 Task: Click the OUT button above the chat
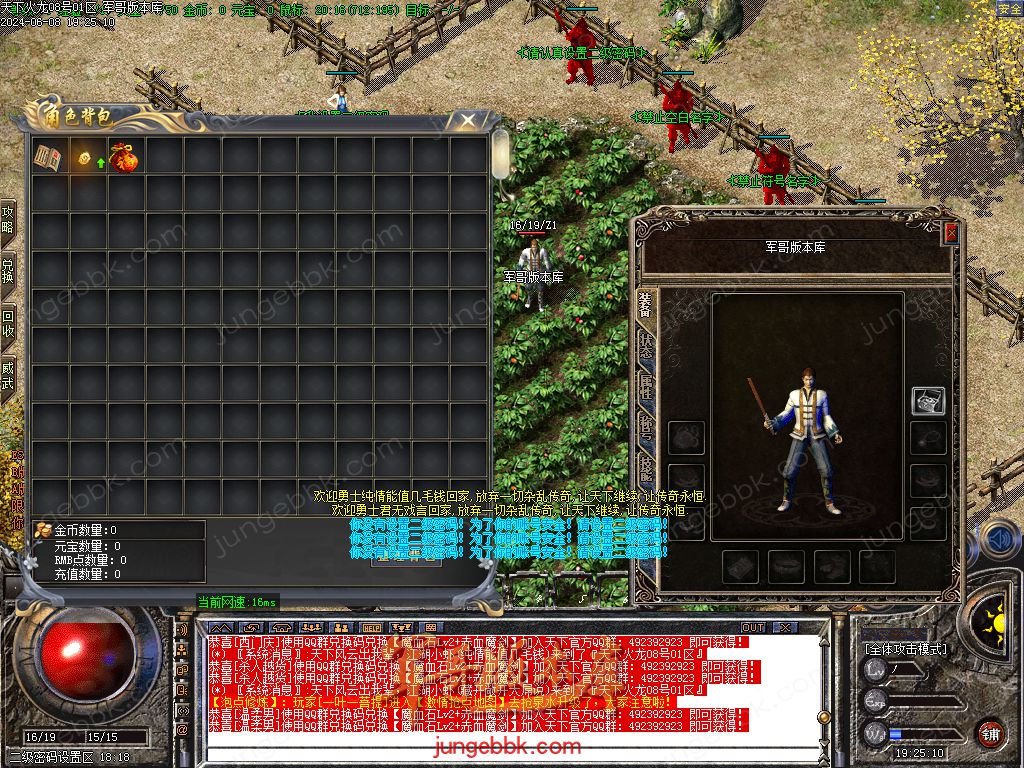[x=752, y=628]
